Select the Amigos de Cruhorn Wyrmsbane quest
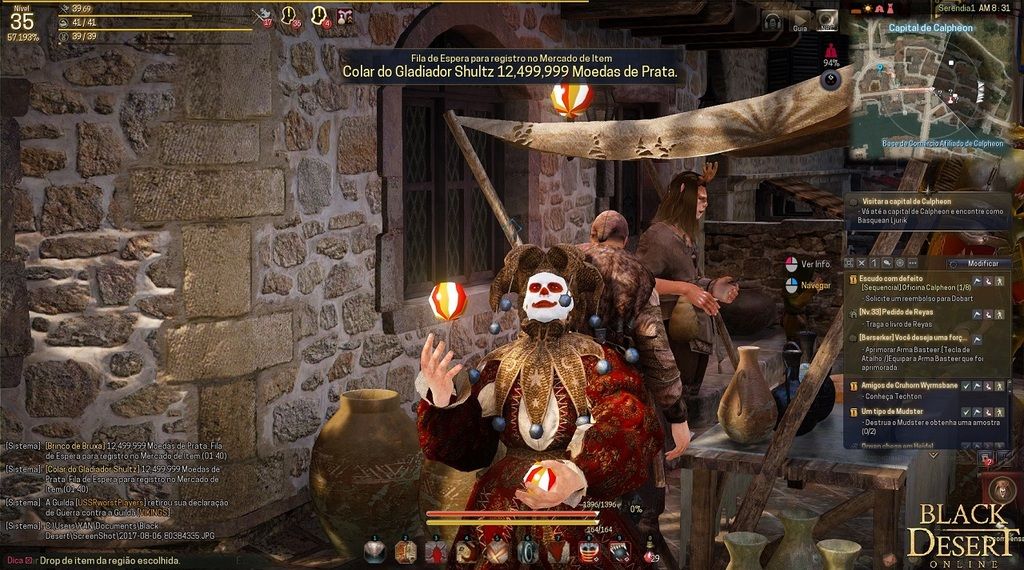Screen dimensions: 1024x570 (x=909, y=385)
